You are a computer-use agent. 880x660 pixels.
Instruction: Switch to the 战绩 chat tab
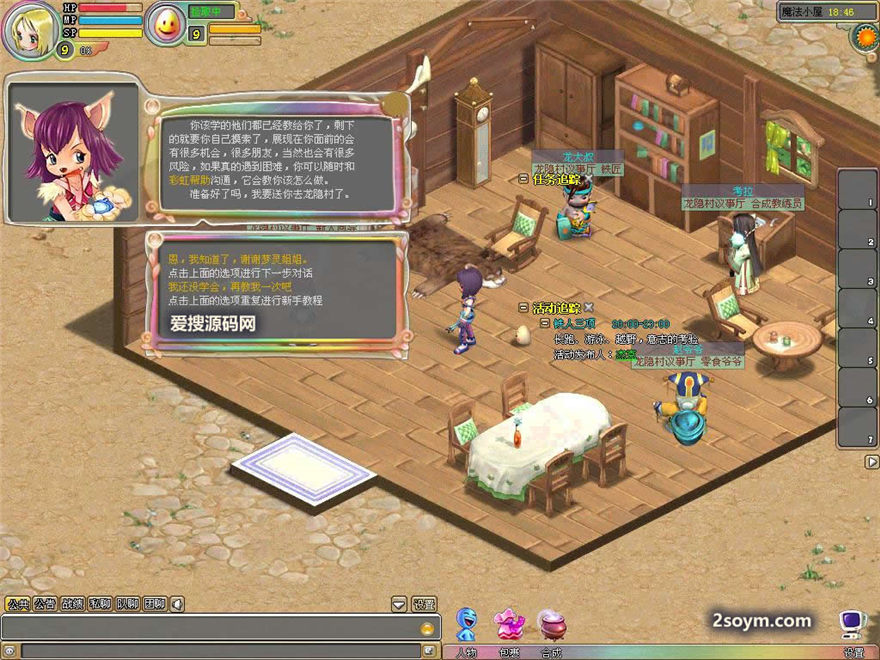(72, 604)
